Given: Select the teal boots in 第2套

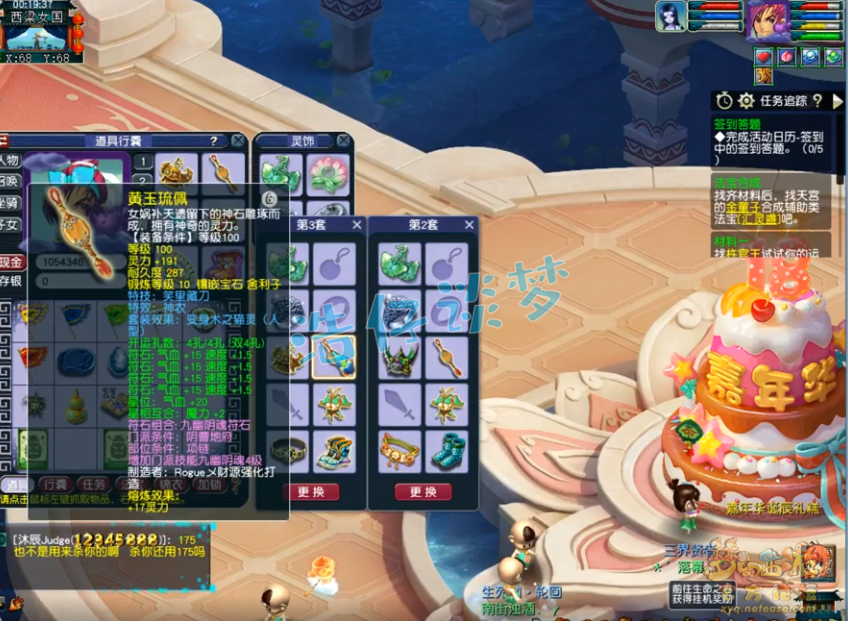Looking at the screenshot, I should 446,452.
